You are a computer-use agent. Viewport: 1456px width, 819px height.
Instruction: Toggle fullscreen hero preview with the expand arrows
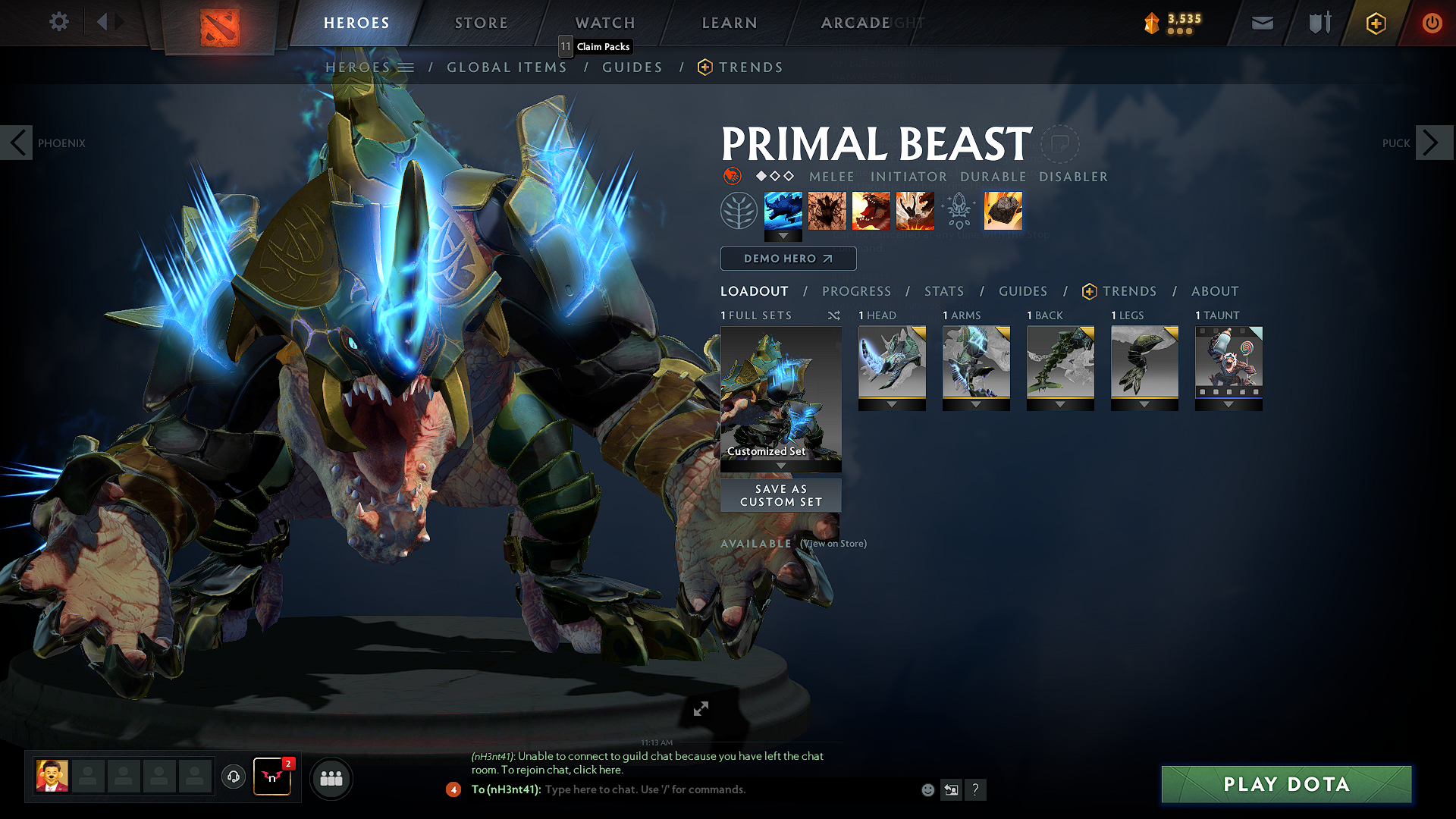[700, 709]
